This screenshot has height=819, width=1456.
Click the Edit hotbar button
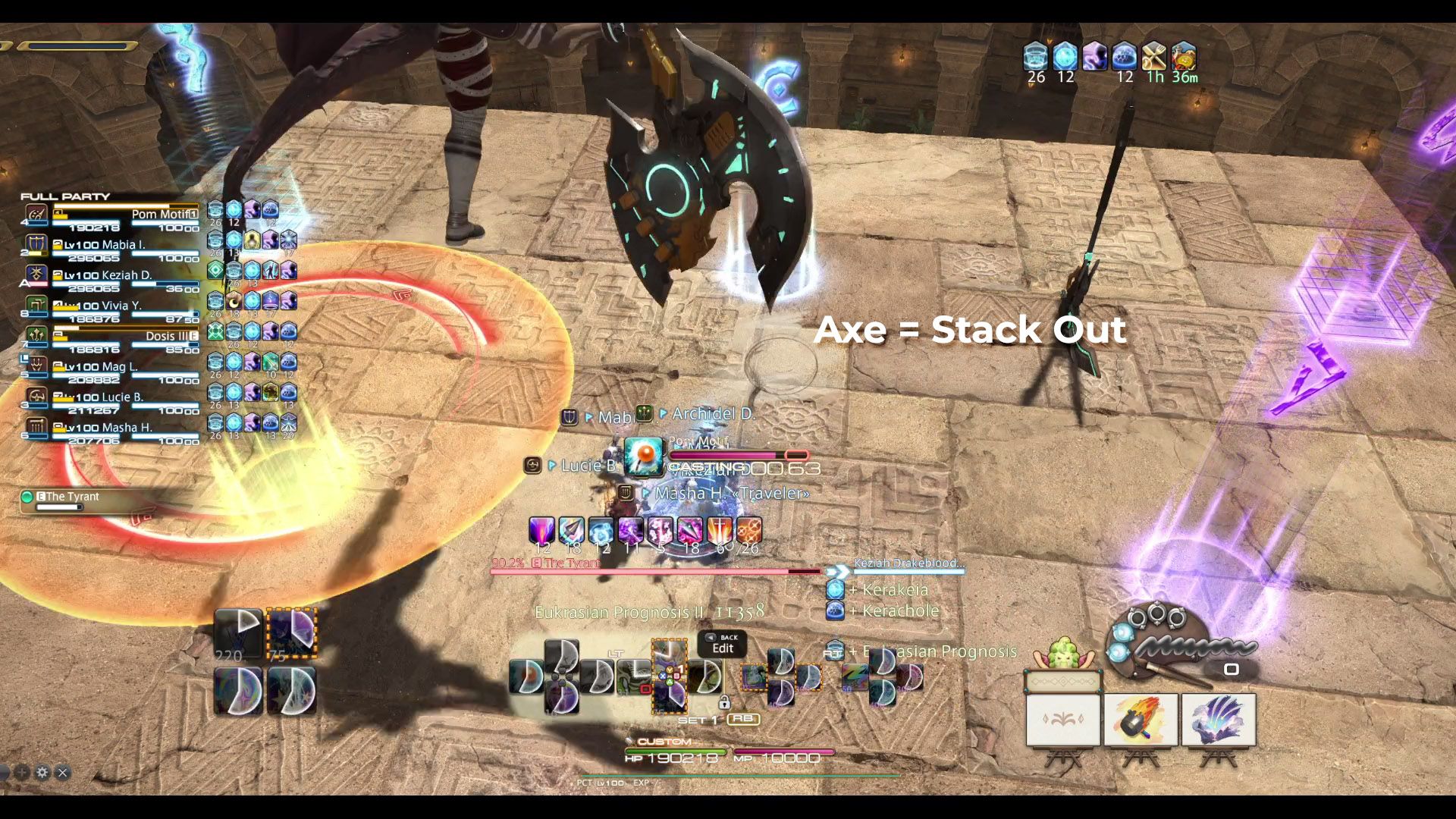[722, 645]
